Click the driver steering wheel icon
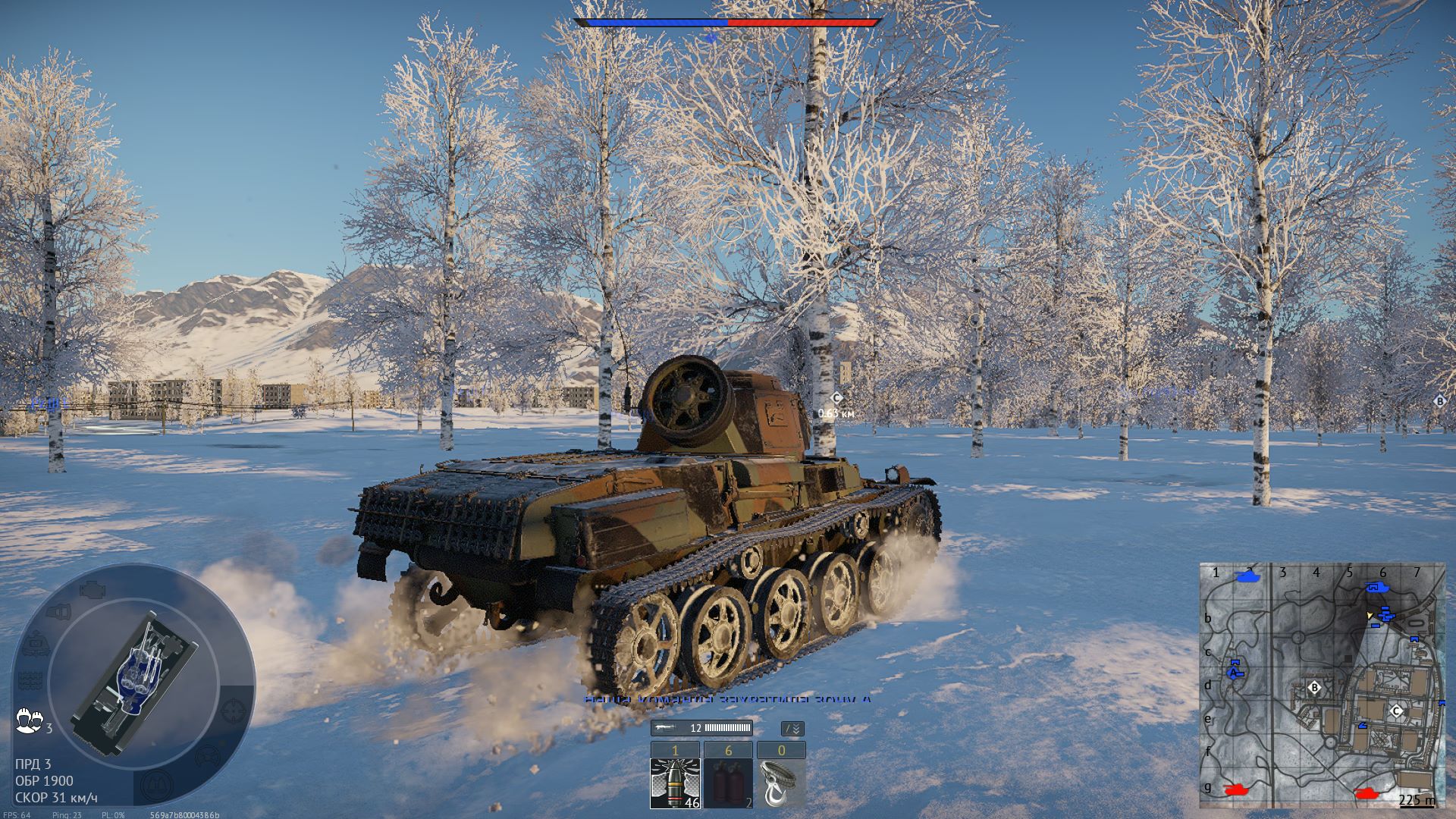This screenshot has width=1456, height=819. pyautogui.click(x=206, y=757)
